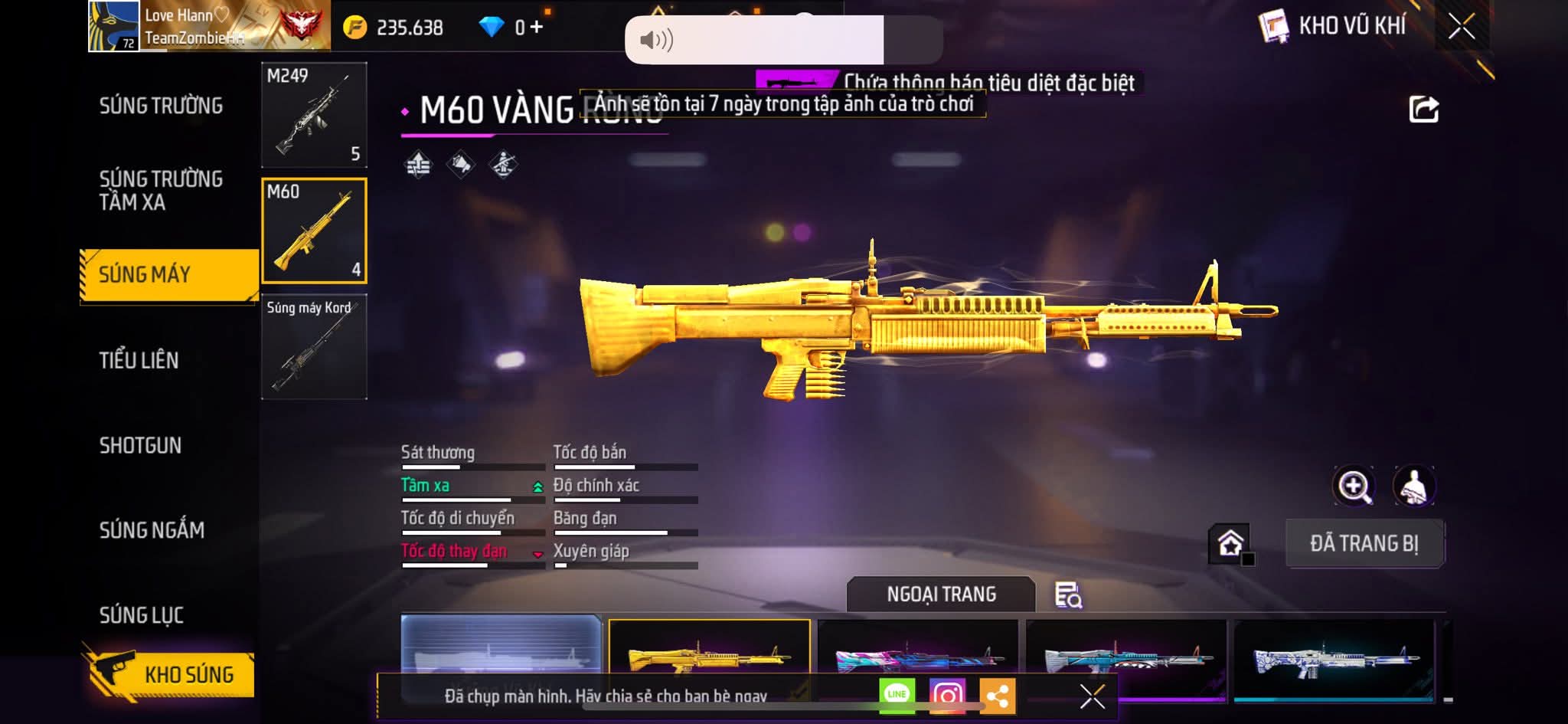Share screenshot through LINE
The image size is (1568, 724).
pyautogui.click(x=897, y=695)
